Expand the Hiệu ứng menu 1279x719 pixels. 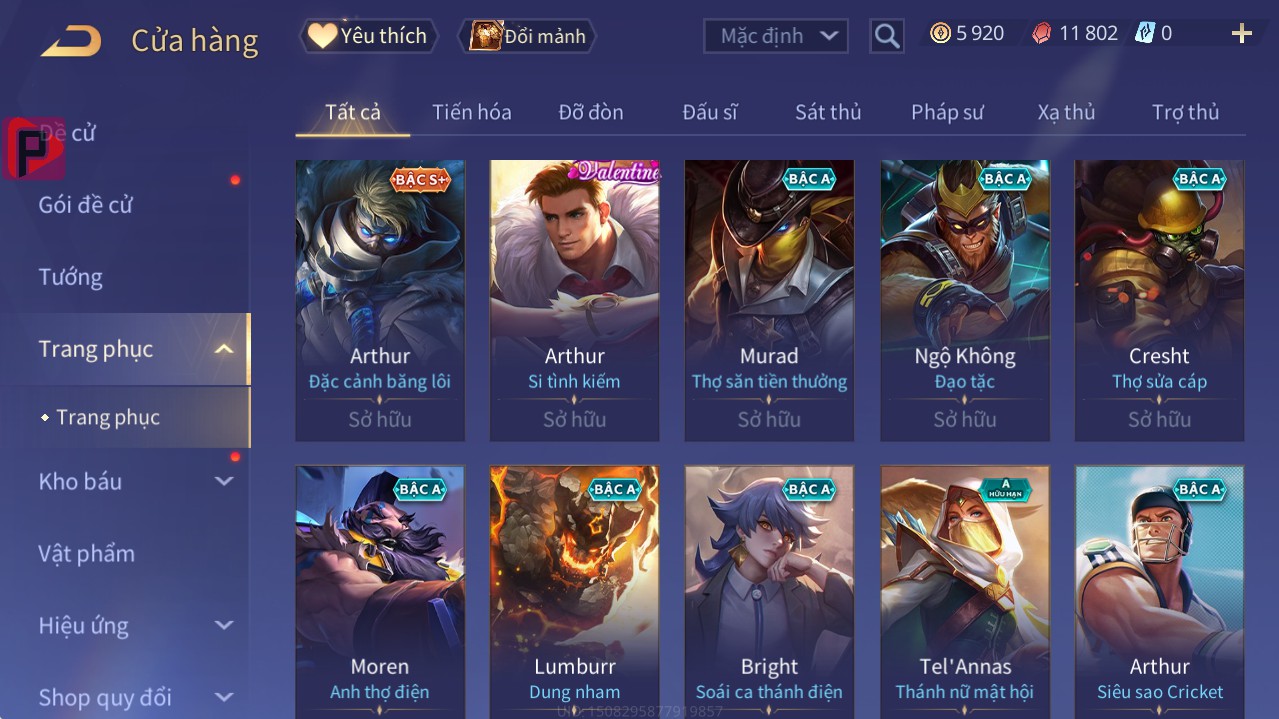tap(135, 626)
